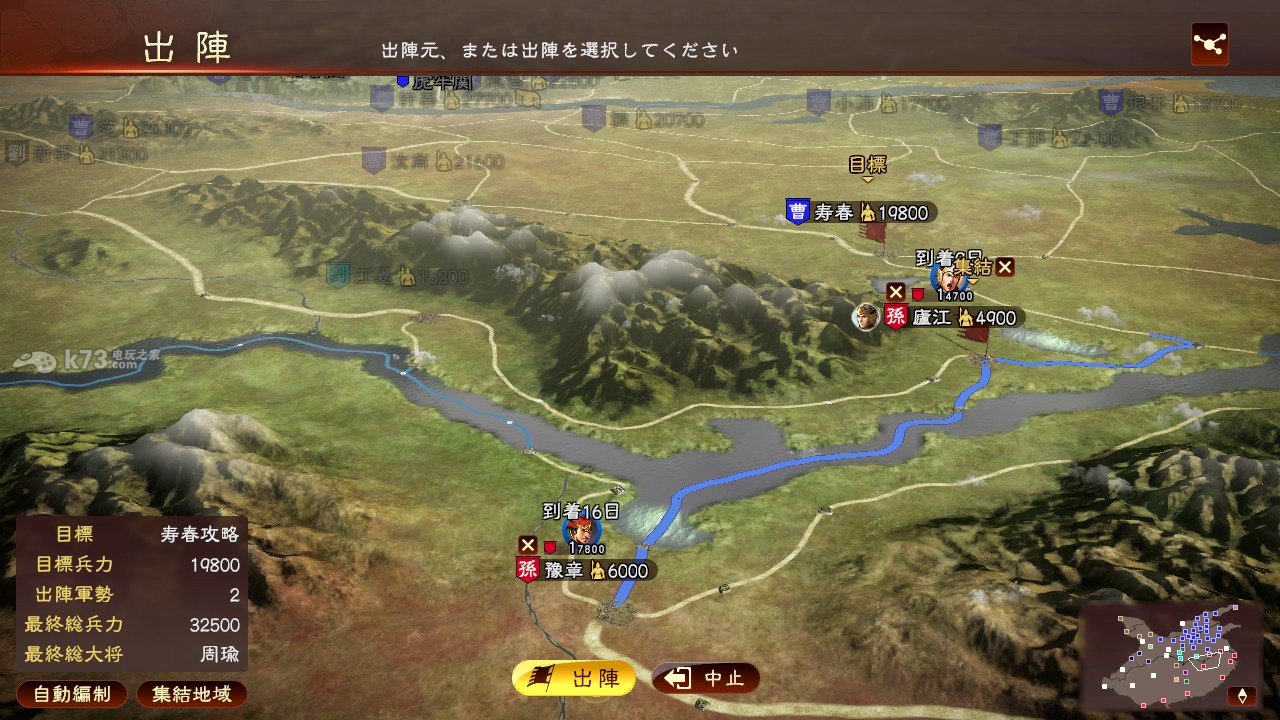Click the officer portrait beside 廬江
Image resolution: width=1280 pixels, height=720 pixels.
click(867, 317)
